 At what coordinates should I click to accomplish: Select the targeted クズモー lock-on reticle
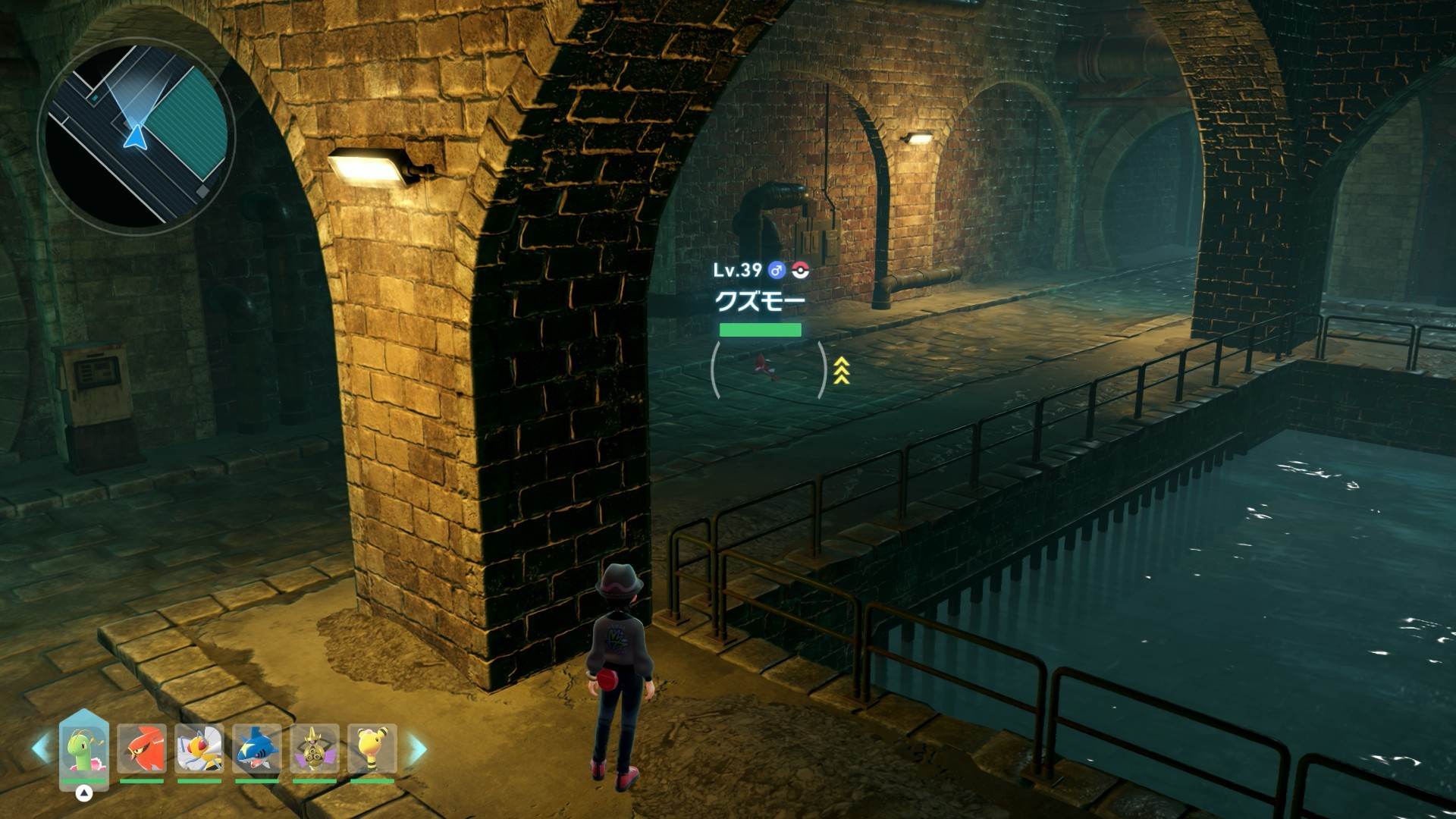click(769, 369)
